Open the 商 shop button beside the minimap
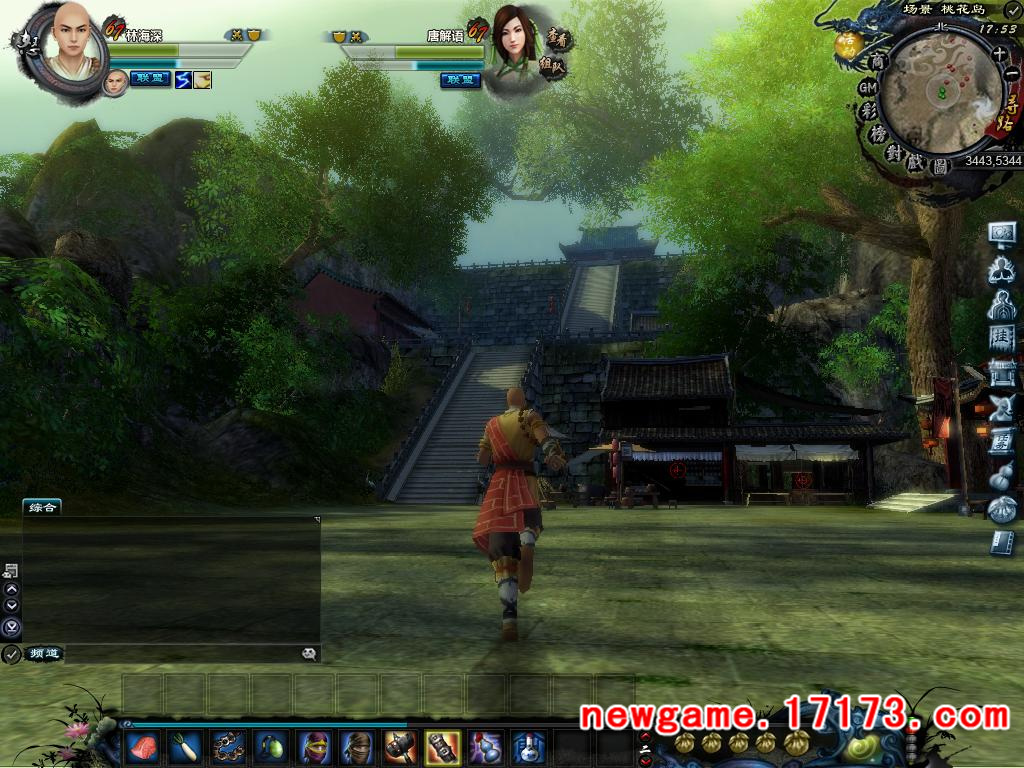The width and height of the screenshot is (1024, 768). tap(879, 61)
